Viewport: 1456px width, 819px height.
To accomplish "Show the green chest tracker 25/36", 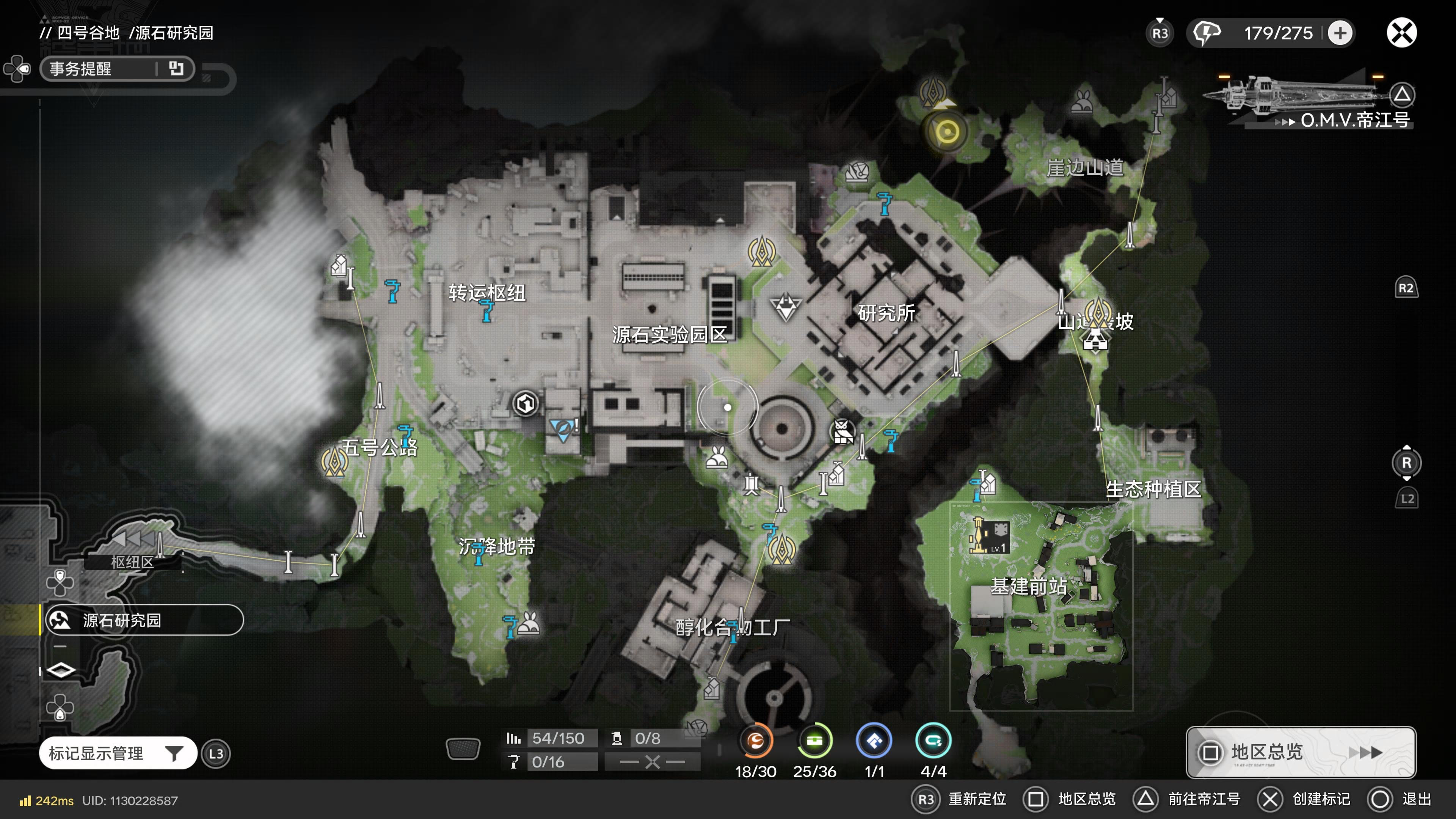I will (x=814, y=741).
